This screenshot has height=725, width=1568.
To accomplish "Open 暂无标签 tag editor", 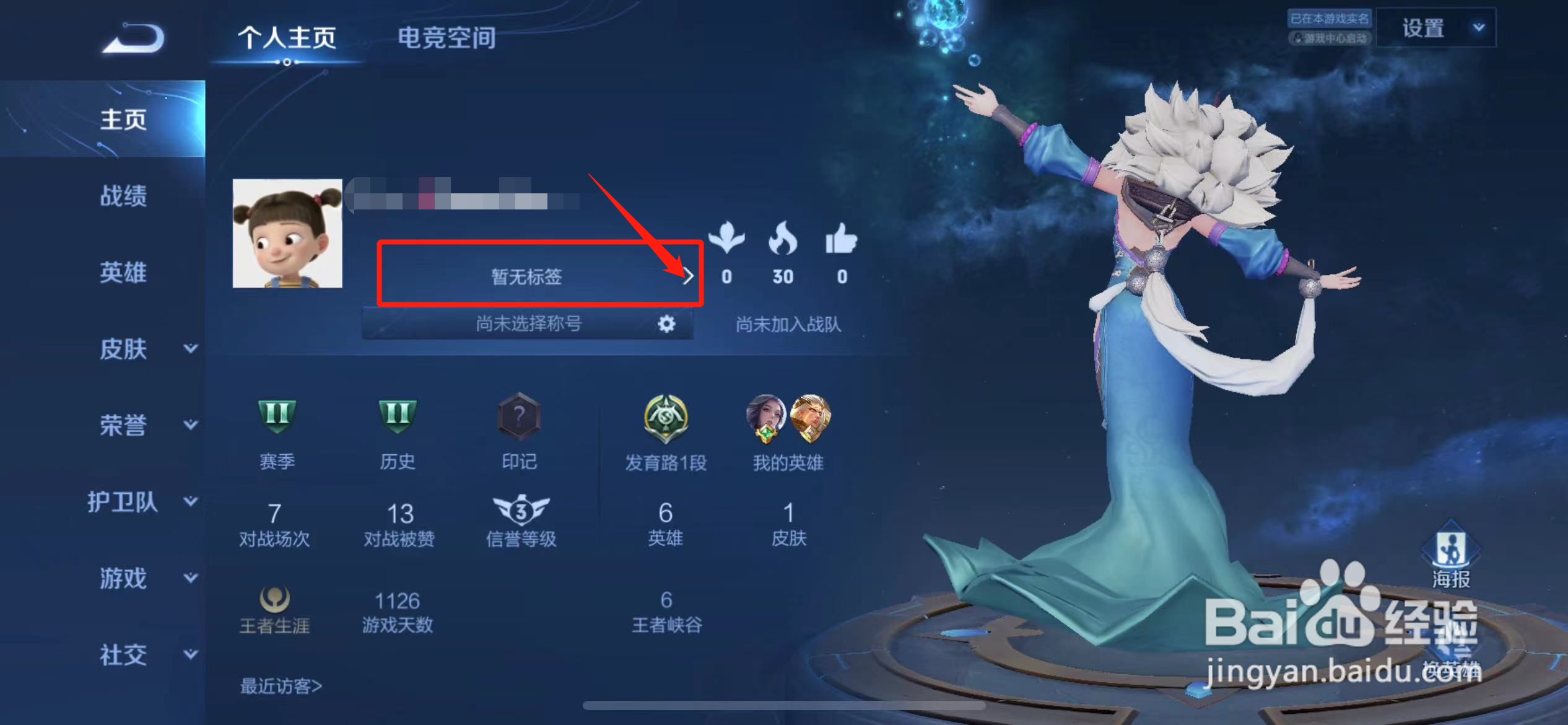I will 526,277.
